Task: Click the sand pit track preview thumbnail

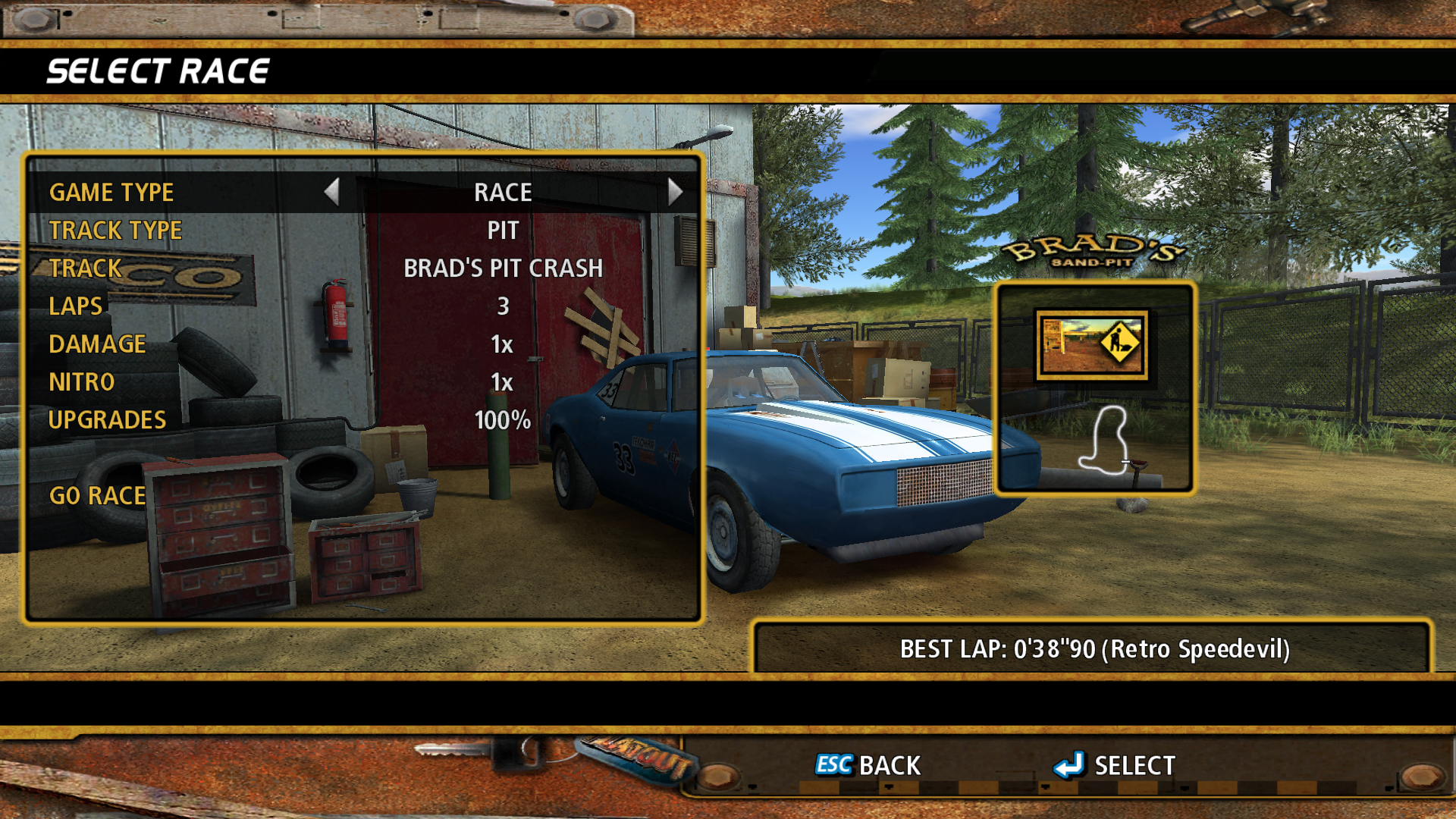Action: 1091,345
